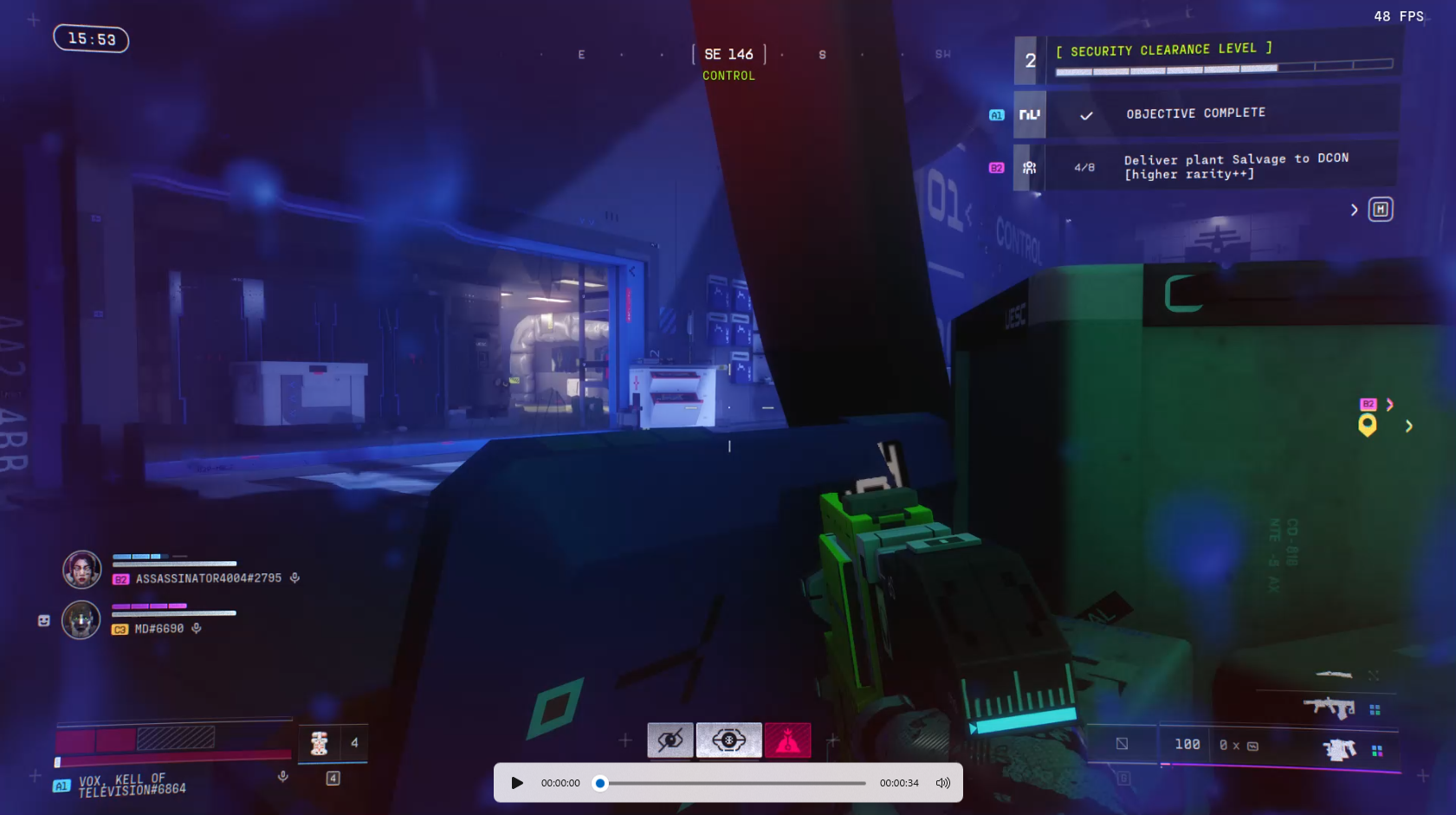Select the top knife weapon slot
1456x815 pixels.
[1334, 675]
